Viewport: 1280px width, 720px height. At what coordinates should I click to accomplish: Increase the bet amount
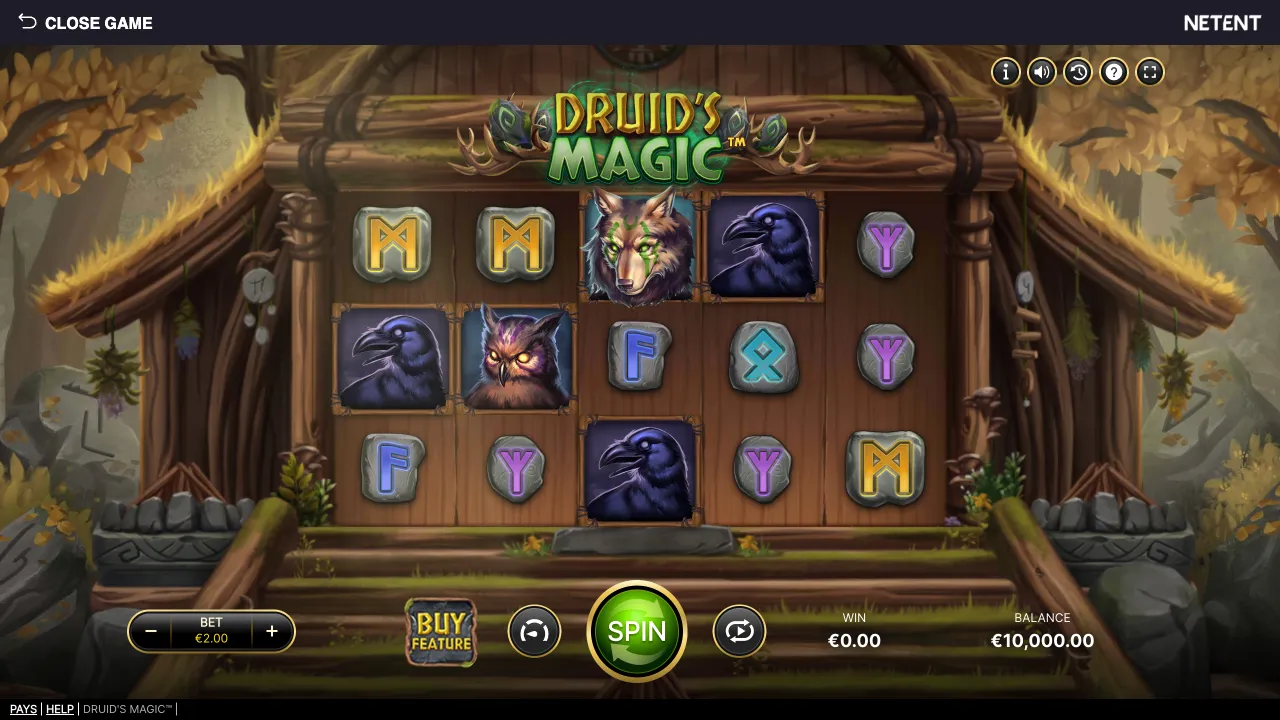[x=271, y=631]
